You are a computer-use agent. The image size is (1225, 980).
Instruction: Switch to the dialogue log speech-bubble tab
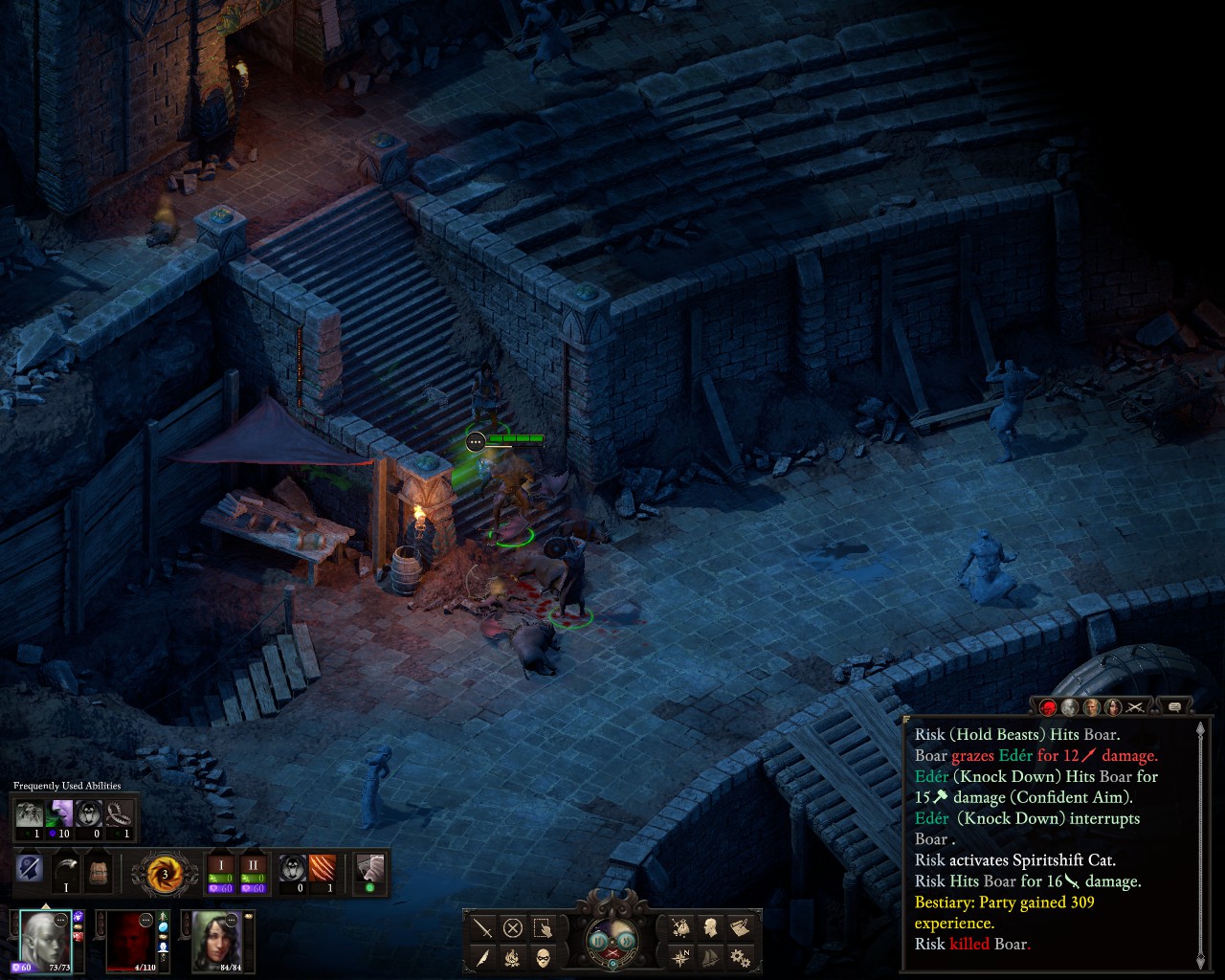[x=1174, y=707]
